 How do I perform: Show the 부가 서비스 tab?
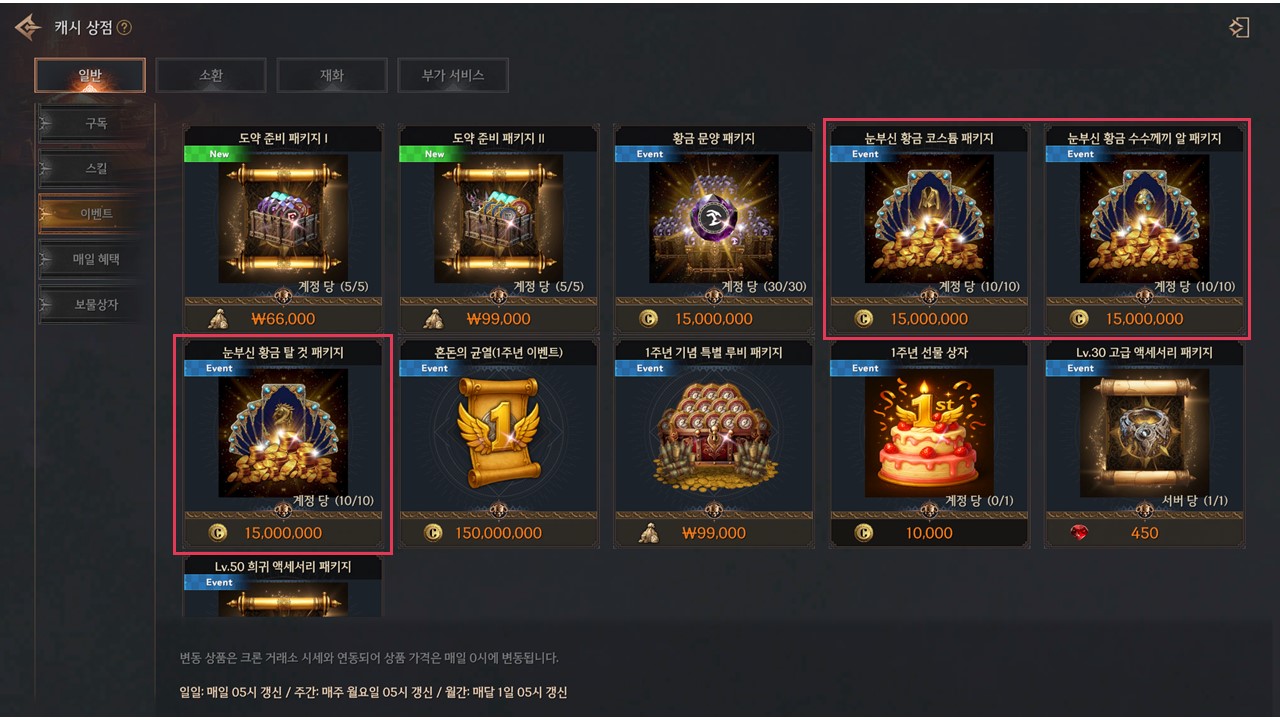[453, 75]
